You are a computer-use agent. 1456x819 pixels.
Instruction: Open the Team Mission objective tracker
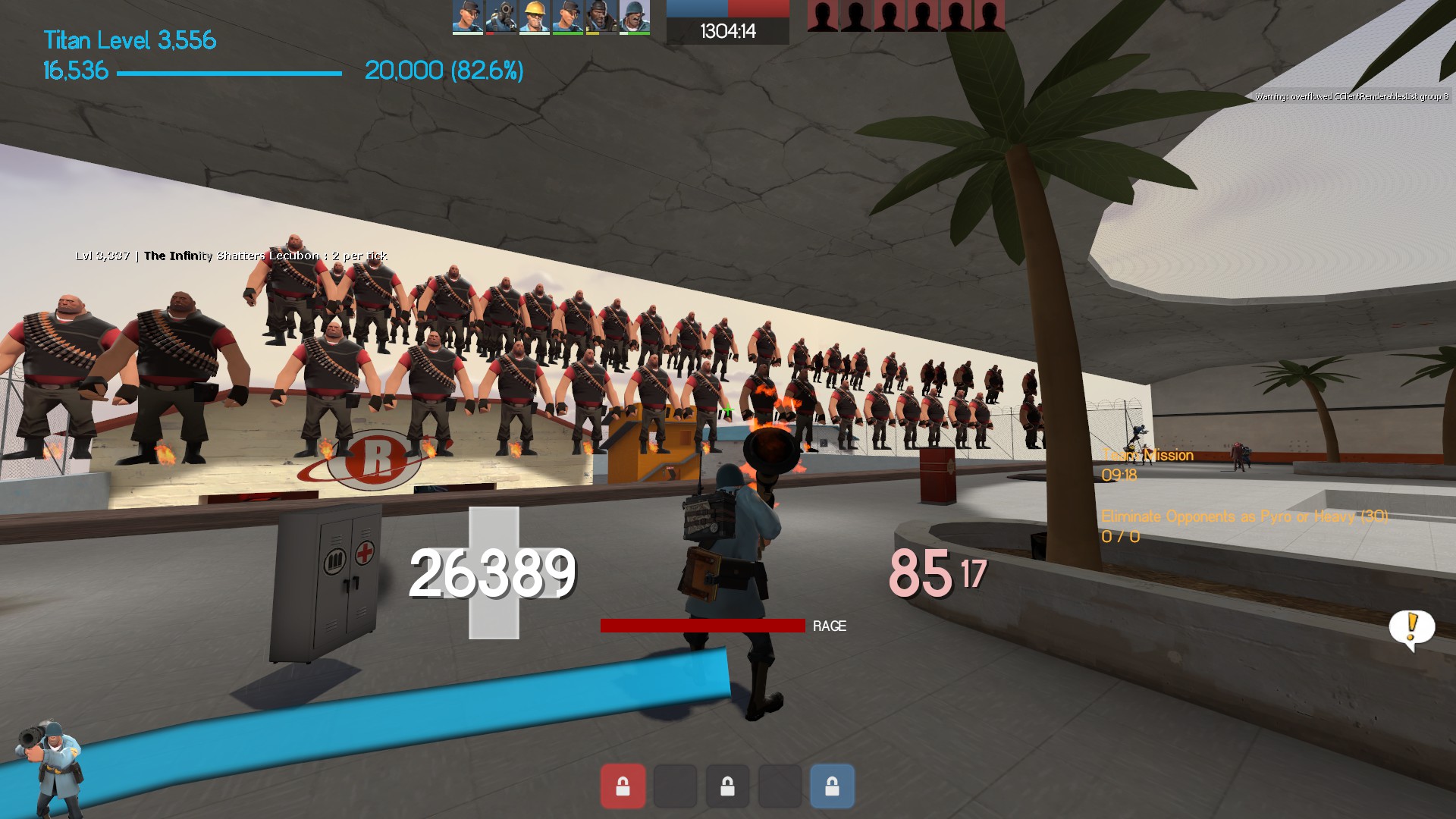(1147, 456)
